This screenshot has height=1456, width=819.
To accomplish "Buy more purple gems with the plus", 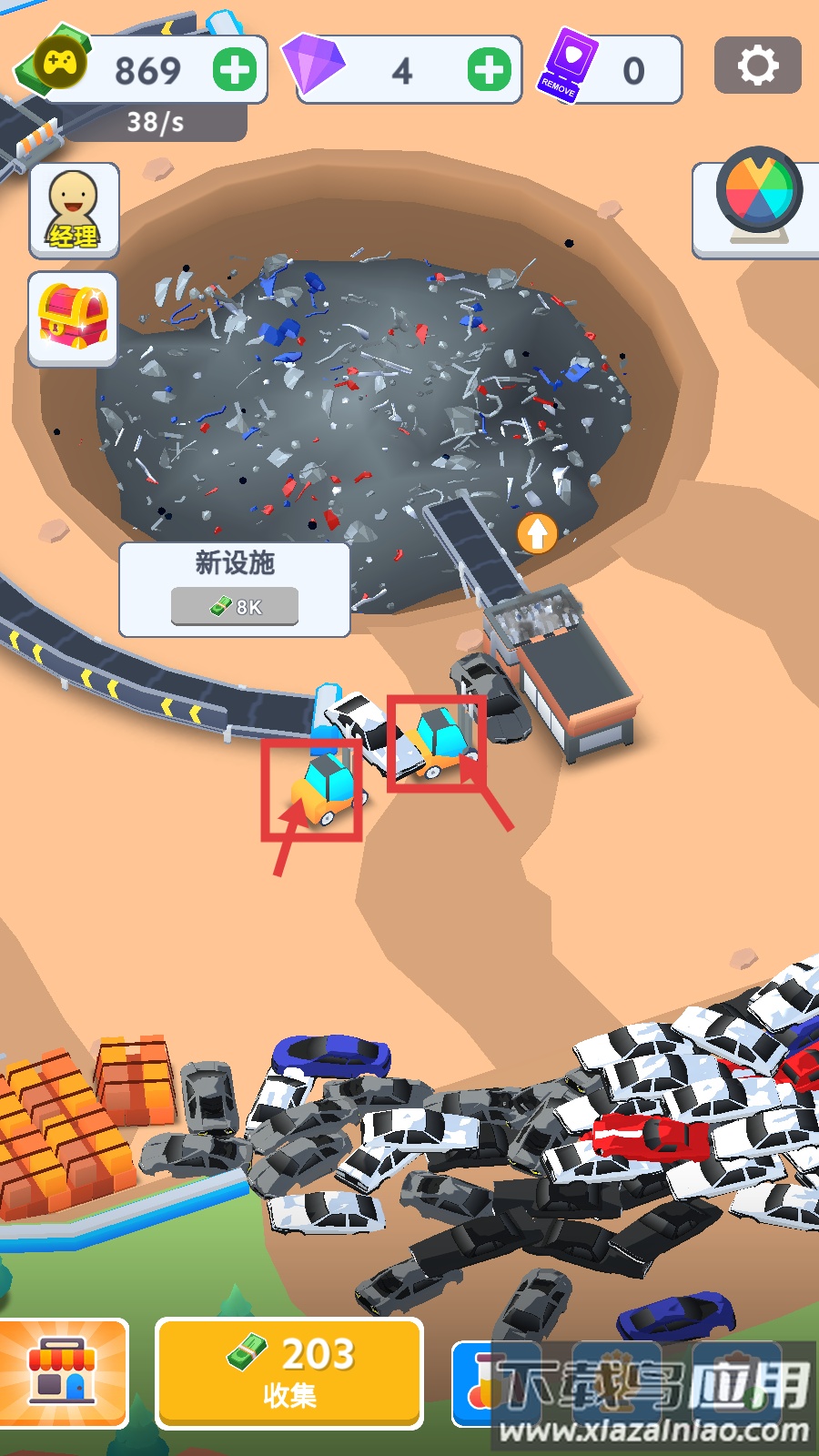I will click(490, 70).
